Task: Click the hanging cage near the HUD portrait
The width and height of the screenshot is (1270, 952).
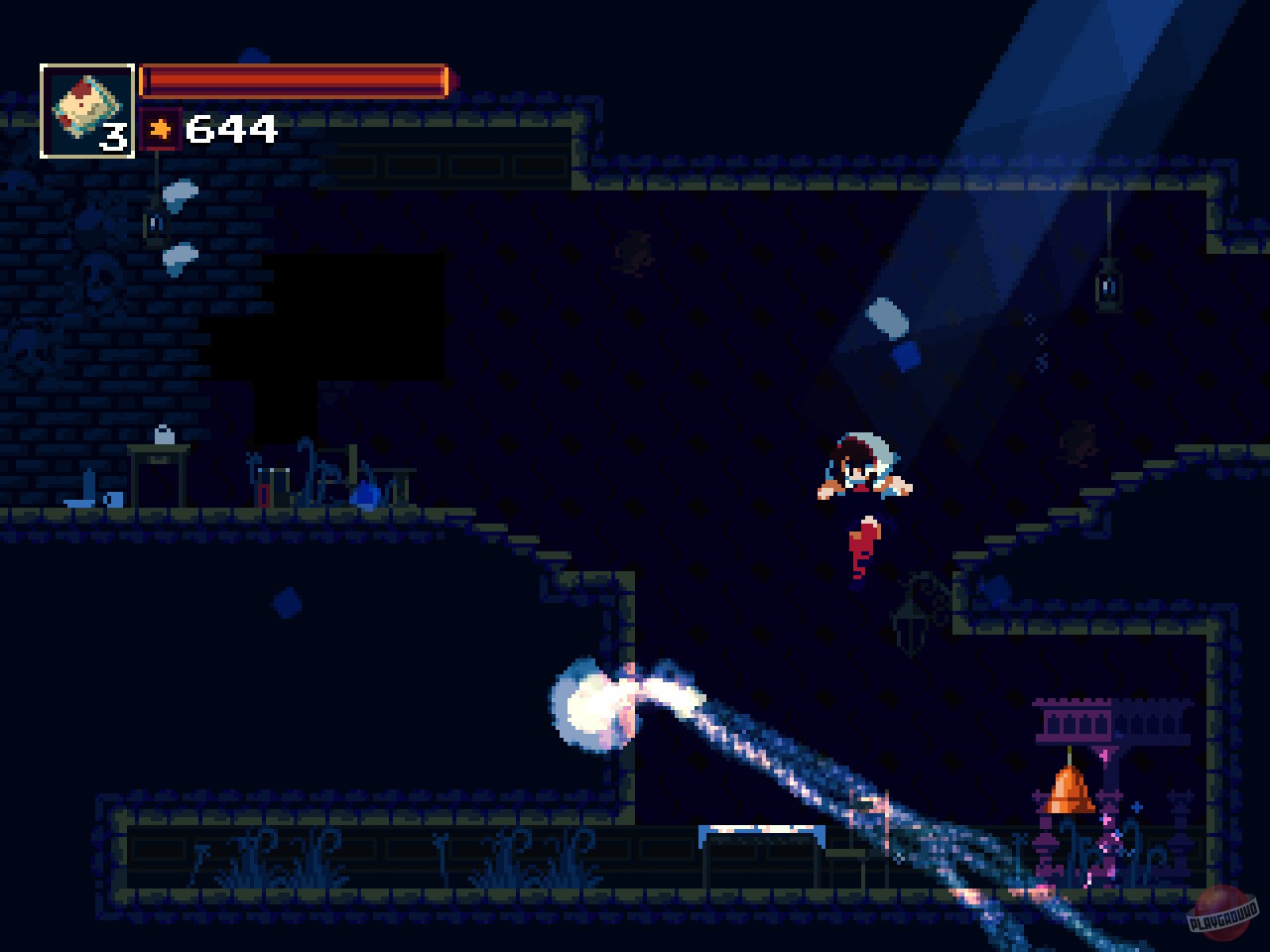Action: click(x=155, y=223)
